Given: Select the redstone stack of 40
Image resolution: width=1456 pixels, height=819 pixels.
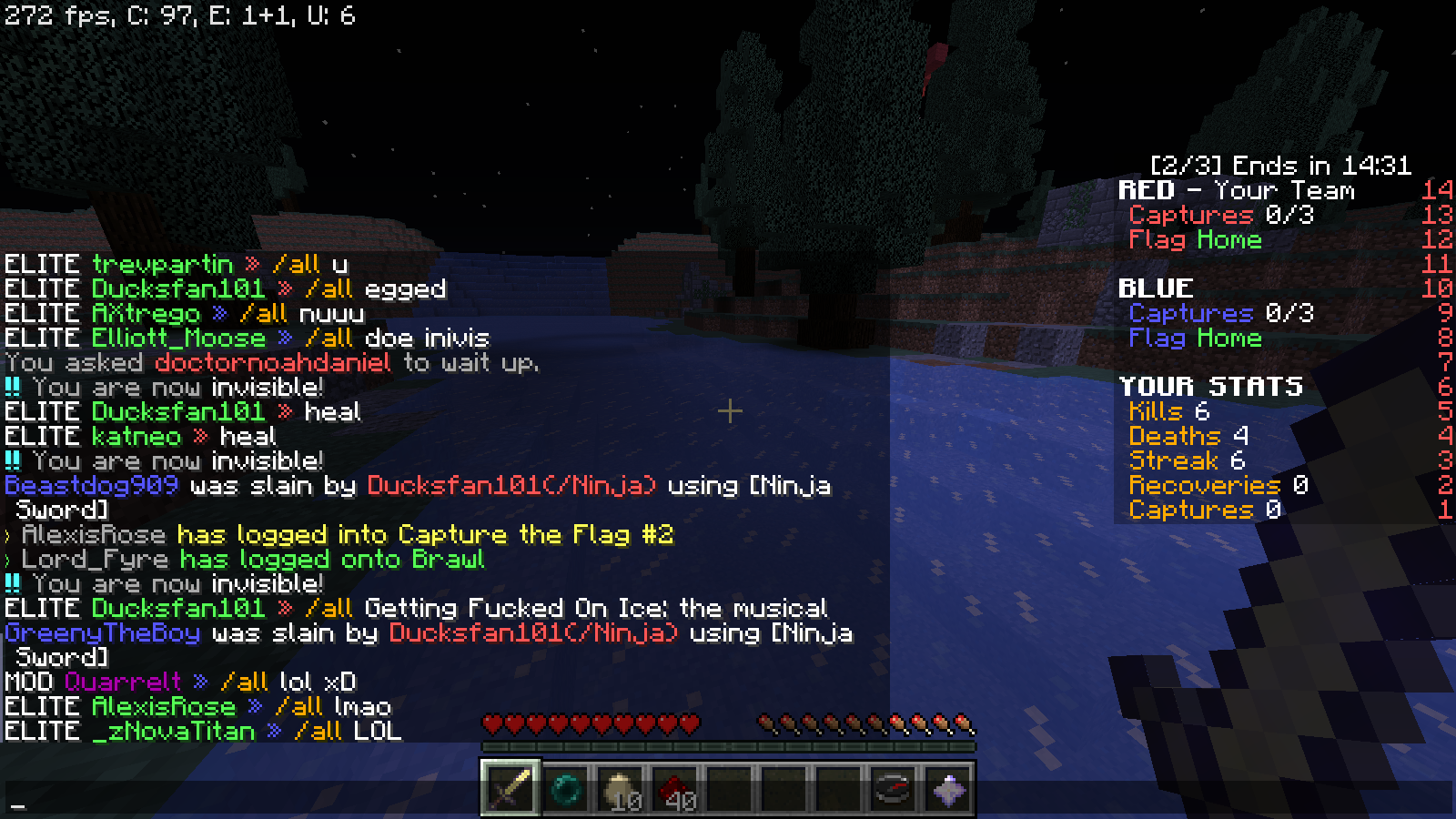Looking at the screenshot, I should click(674, 788).
